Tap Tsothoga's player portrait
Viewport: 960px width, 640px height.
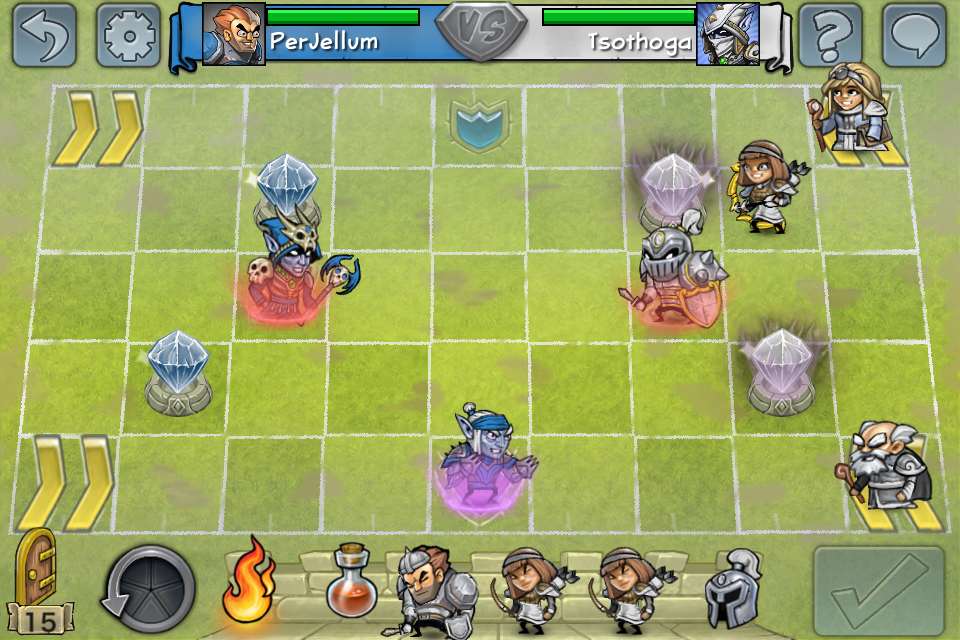click(727, 33)
